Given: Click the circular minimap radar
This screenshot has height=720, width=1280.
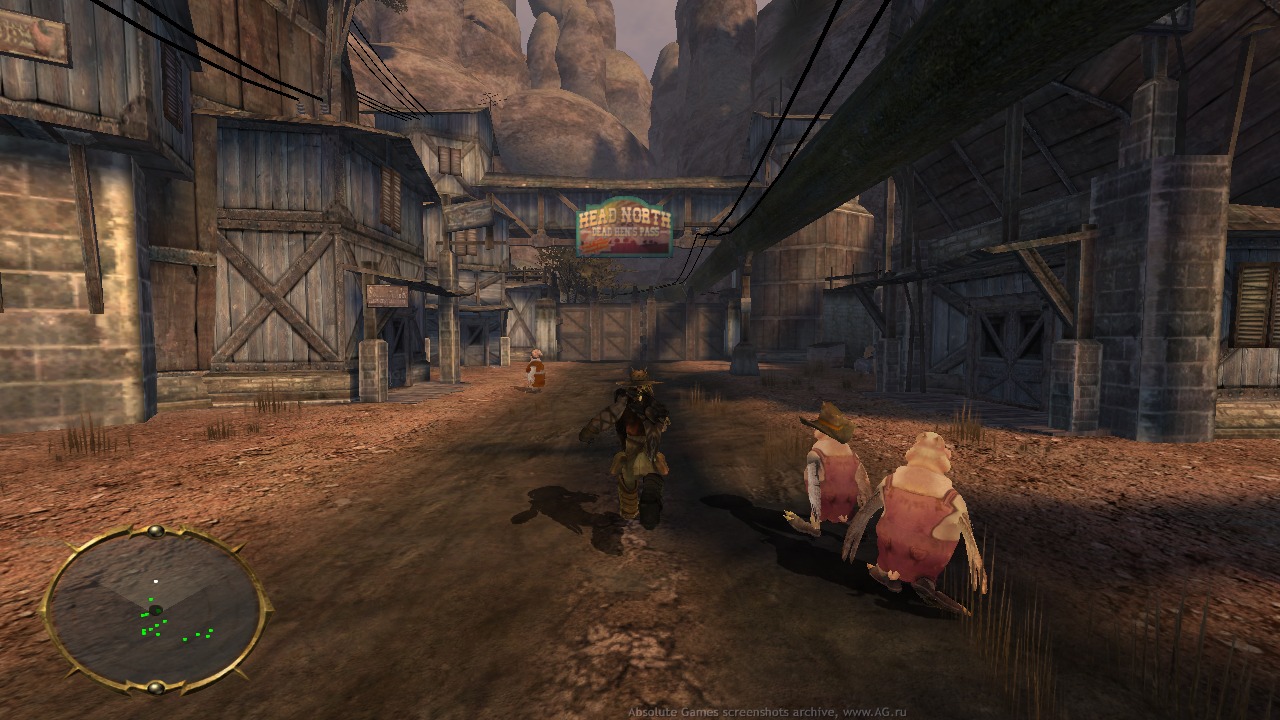Looking at the screenshot, I should pyautogui.click(x=155, y=608).
